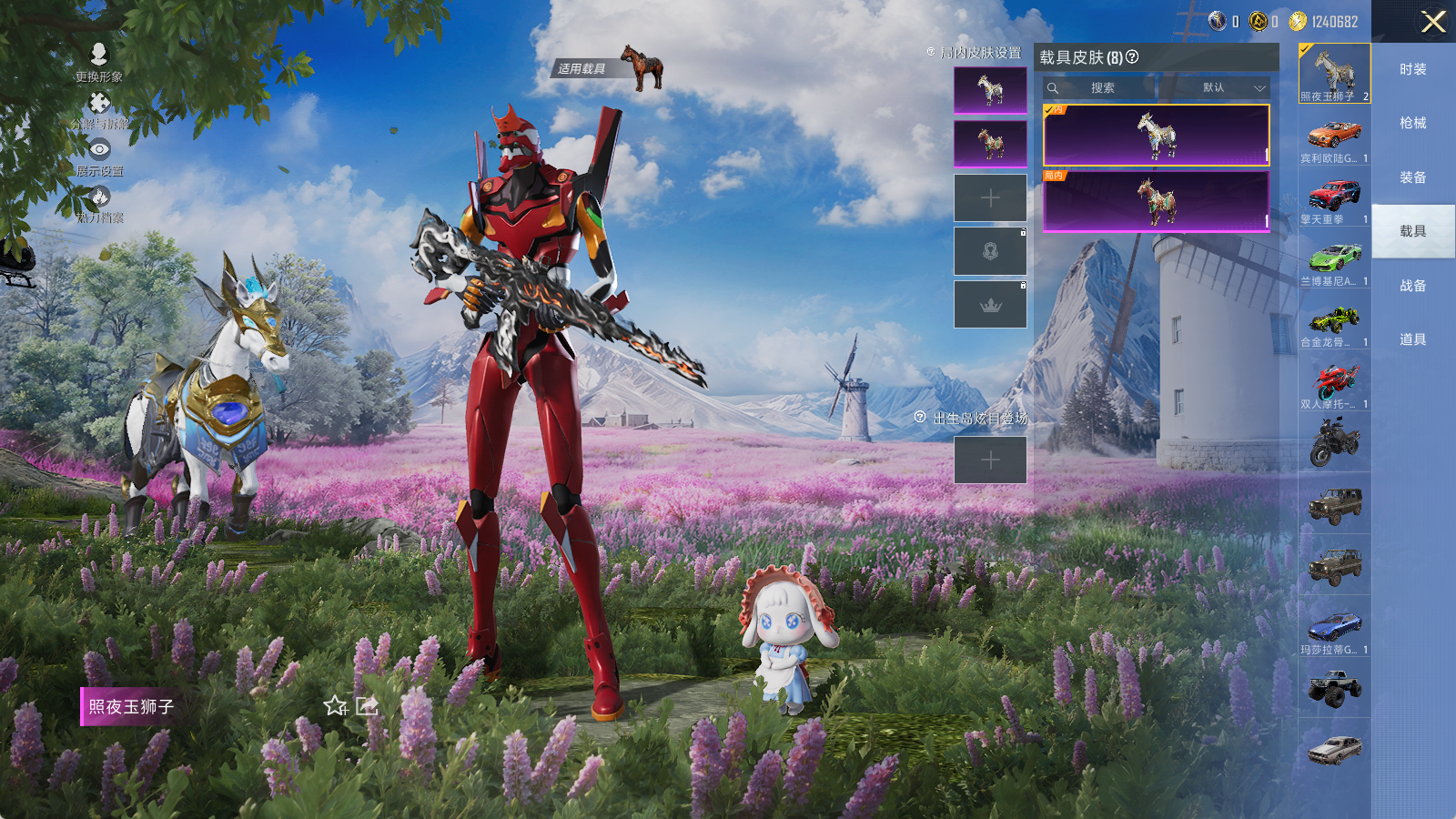
Task: Open 热力档案 flame archive
Action: (x=99, y=204)
